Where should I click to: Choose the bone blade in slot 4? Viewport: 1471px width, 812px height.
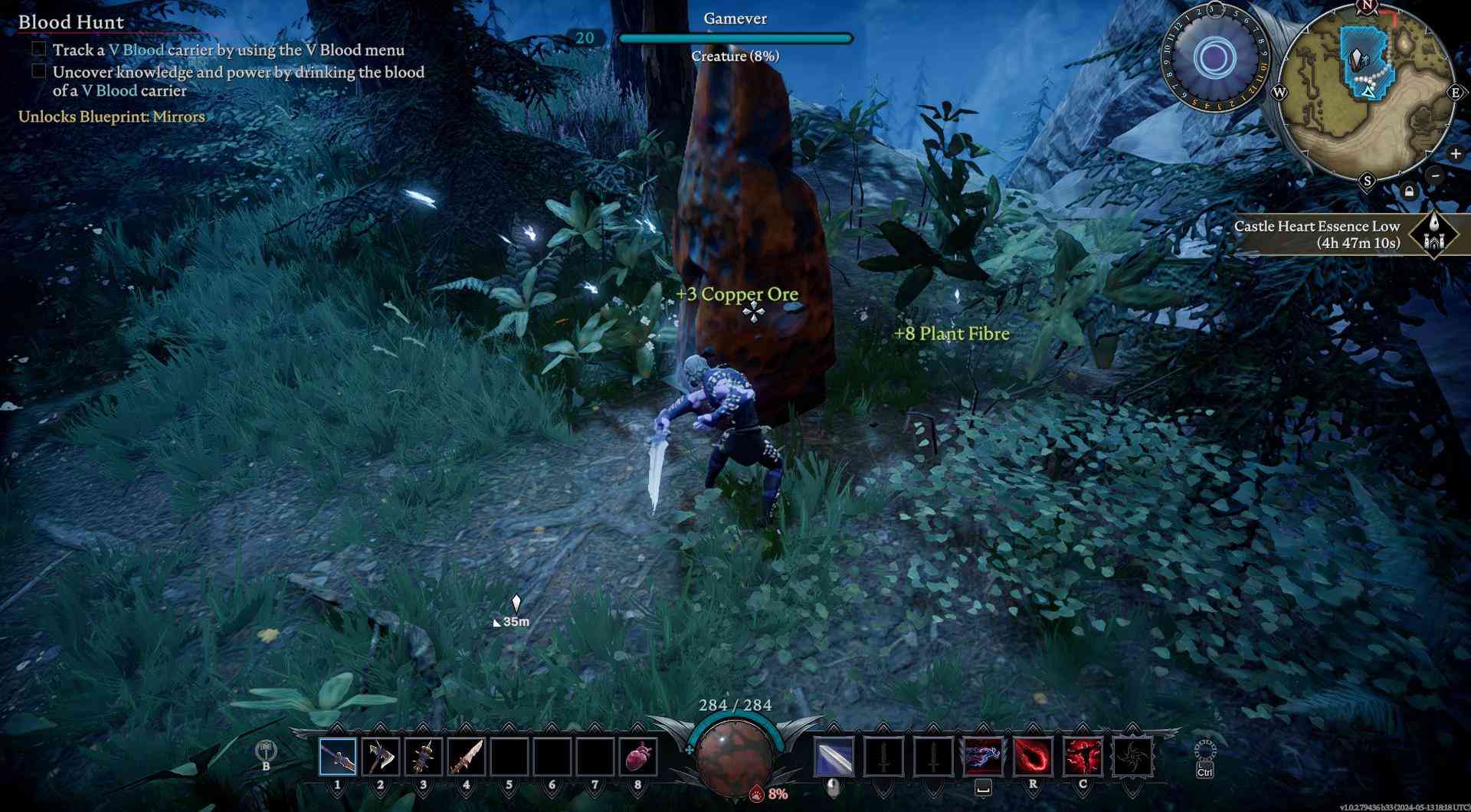pyautogui.click(x=466, y=757)
